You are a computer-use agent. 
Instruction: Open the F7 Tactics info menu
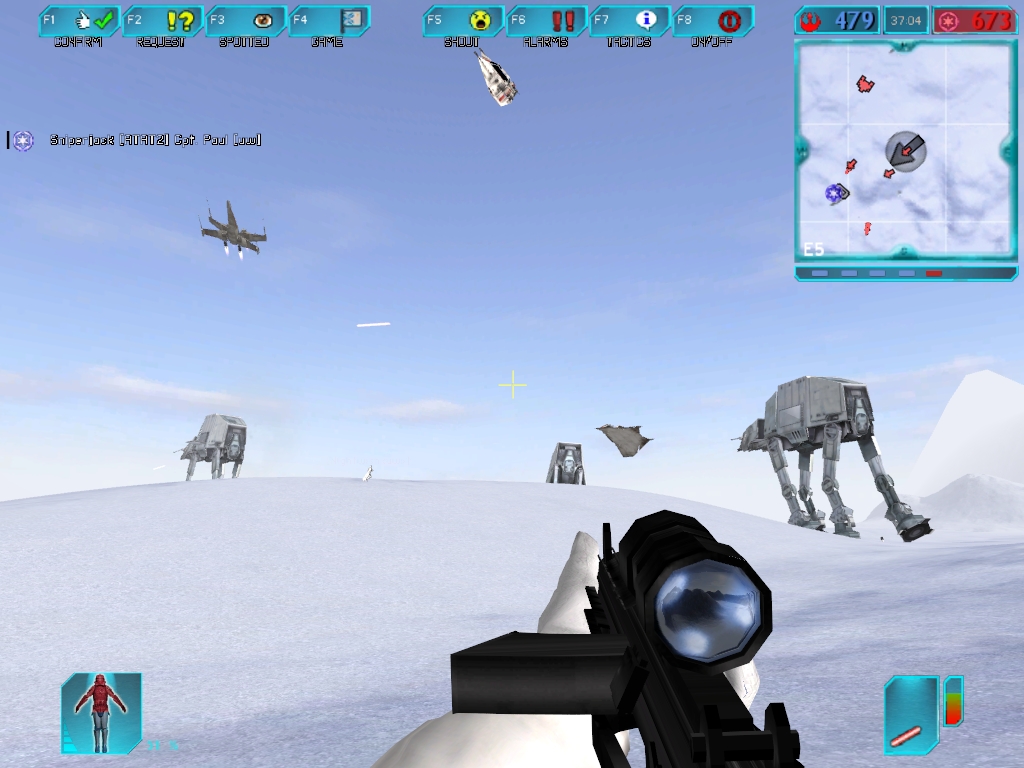point(630,21)
